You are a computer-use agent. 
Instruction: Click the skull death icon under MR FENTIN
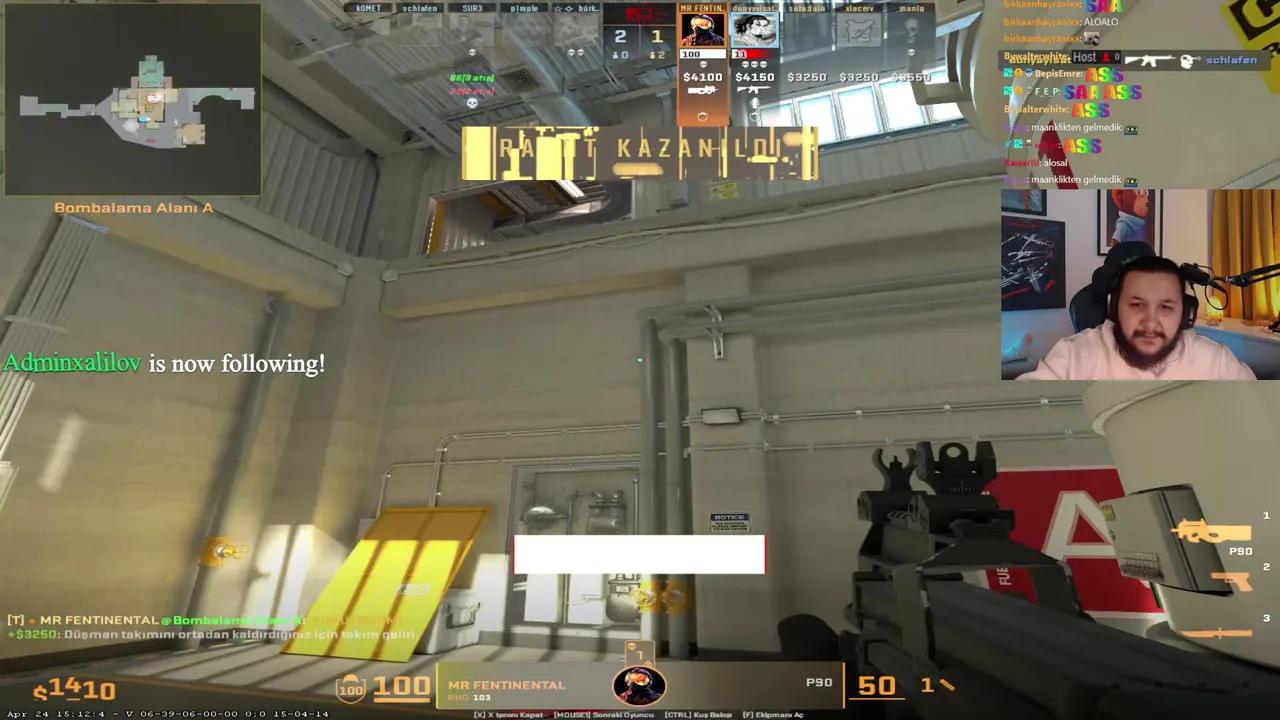[703, 64]
